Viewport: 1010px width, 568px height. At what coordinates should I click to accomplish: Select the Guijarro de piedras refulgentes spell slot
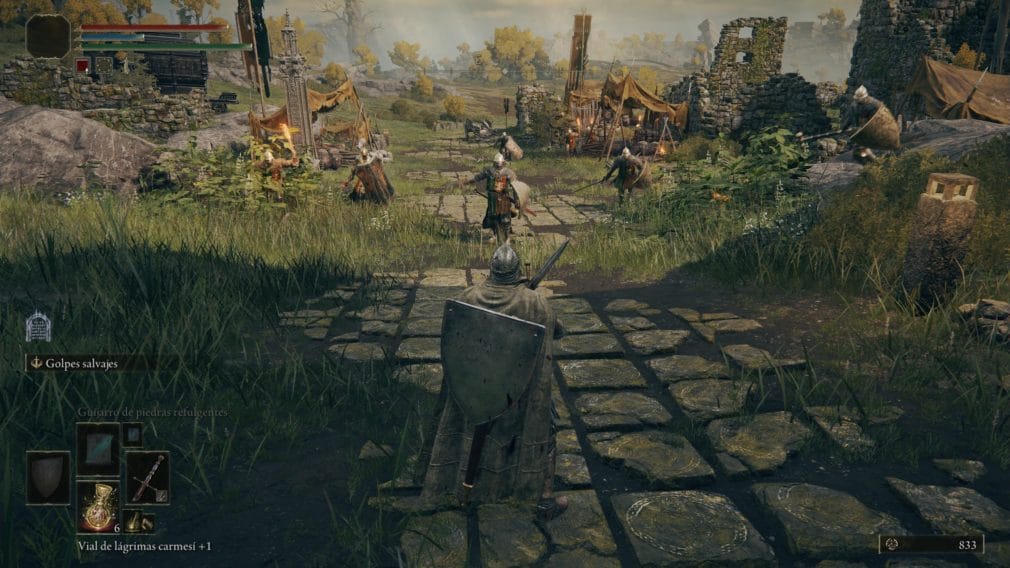98,448
